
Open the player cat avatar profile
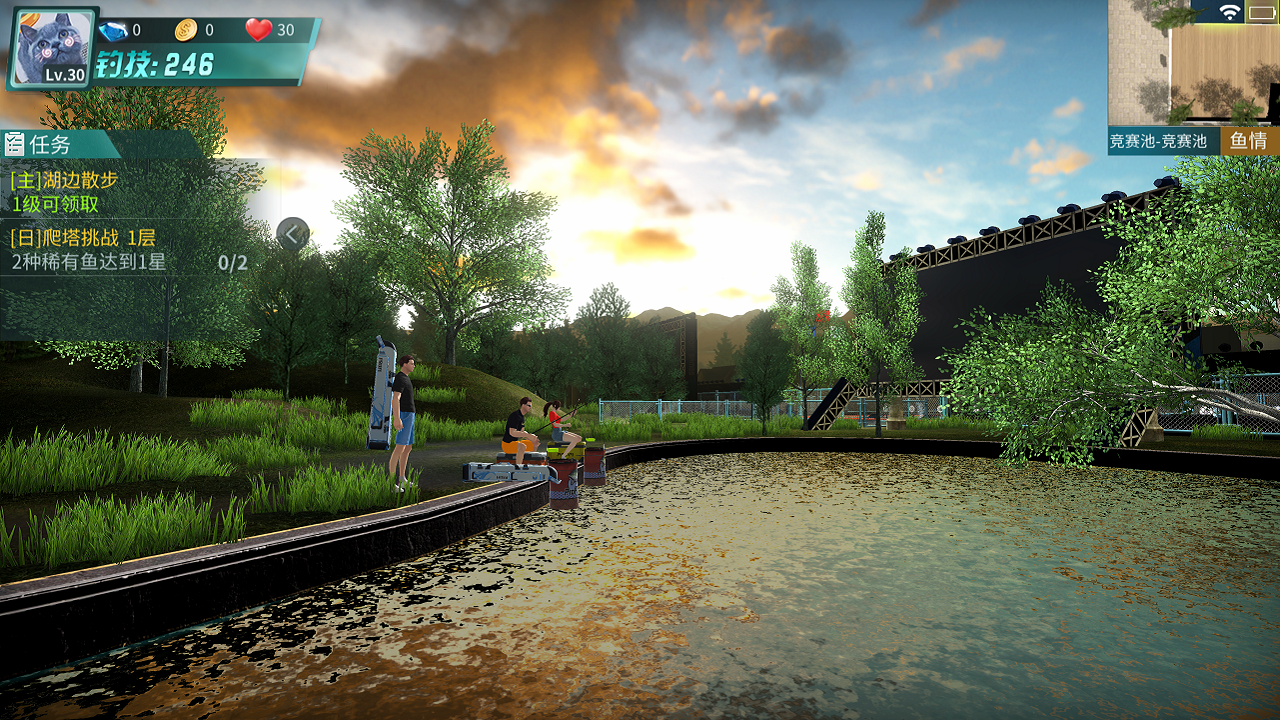pyautogui.click(x=52, y=47)
